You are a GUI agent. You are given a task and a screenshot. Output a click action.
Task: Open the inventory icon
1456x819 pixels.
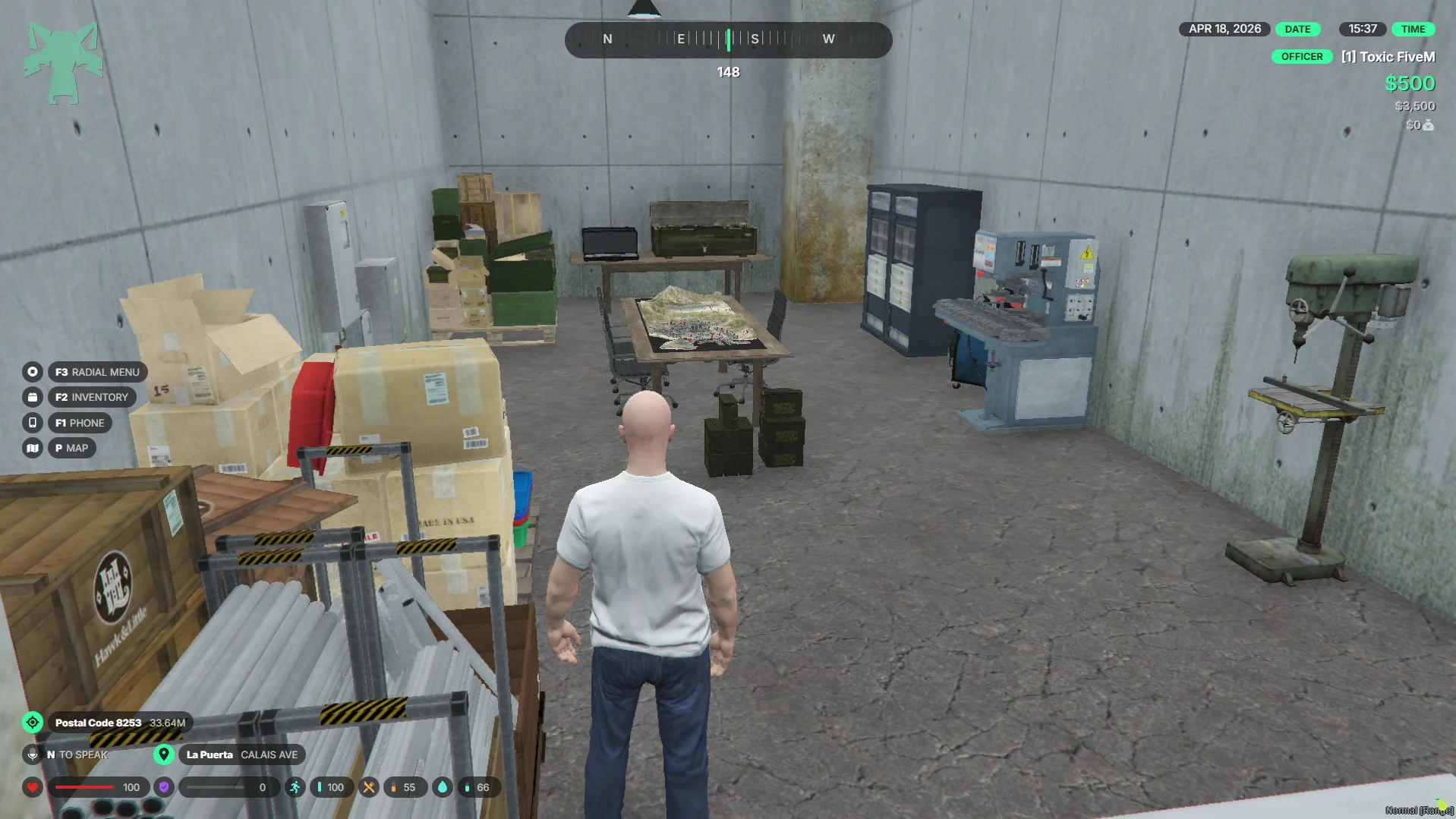[x=32, y=397]
